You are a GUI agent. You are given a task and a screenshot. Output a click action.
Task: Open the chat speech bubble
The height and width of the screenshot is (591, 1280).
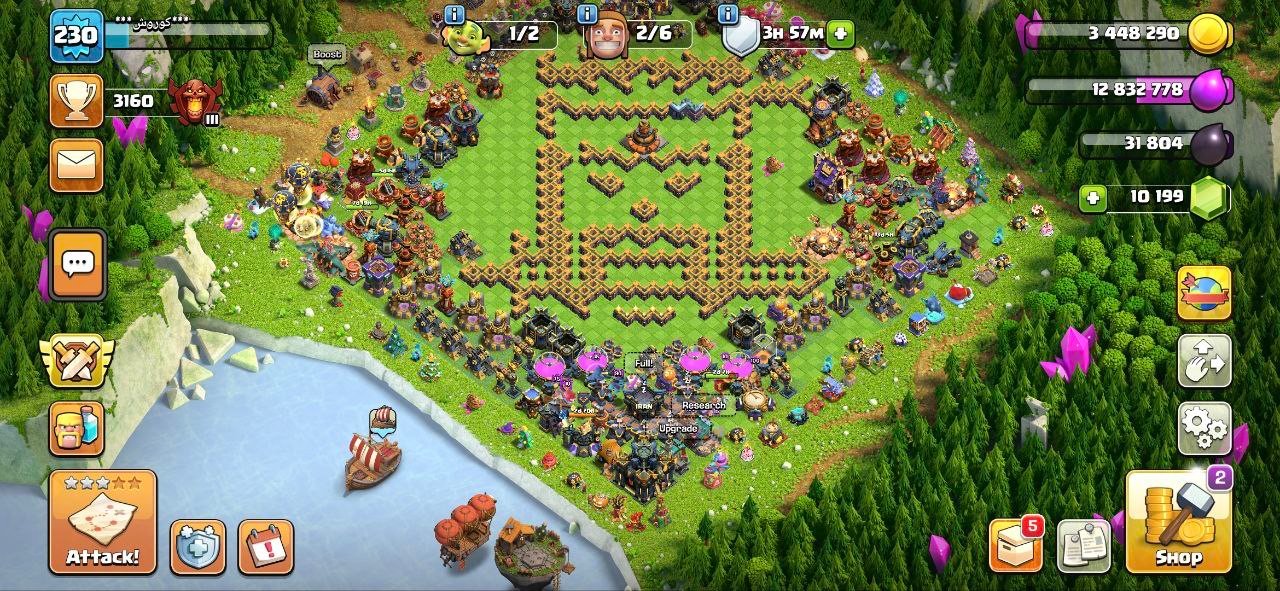point(76,264)
